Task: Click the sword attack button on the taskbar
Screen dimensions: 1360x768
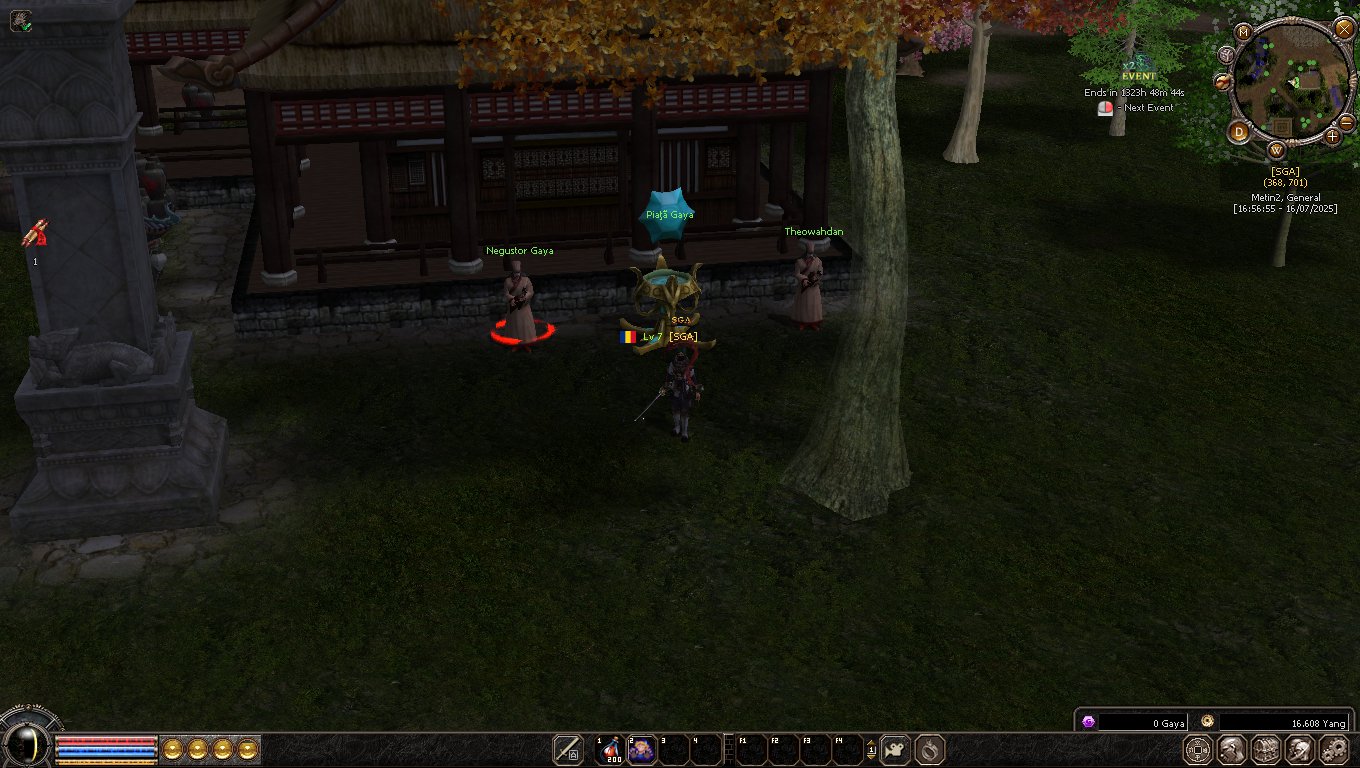Action: pos(568,749)
